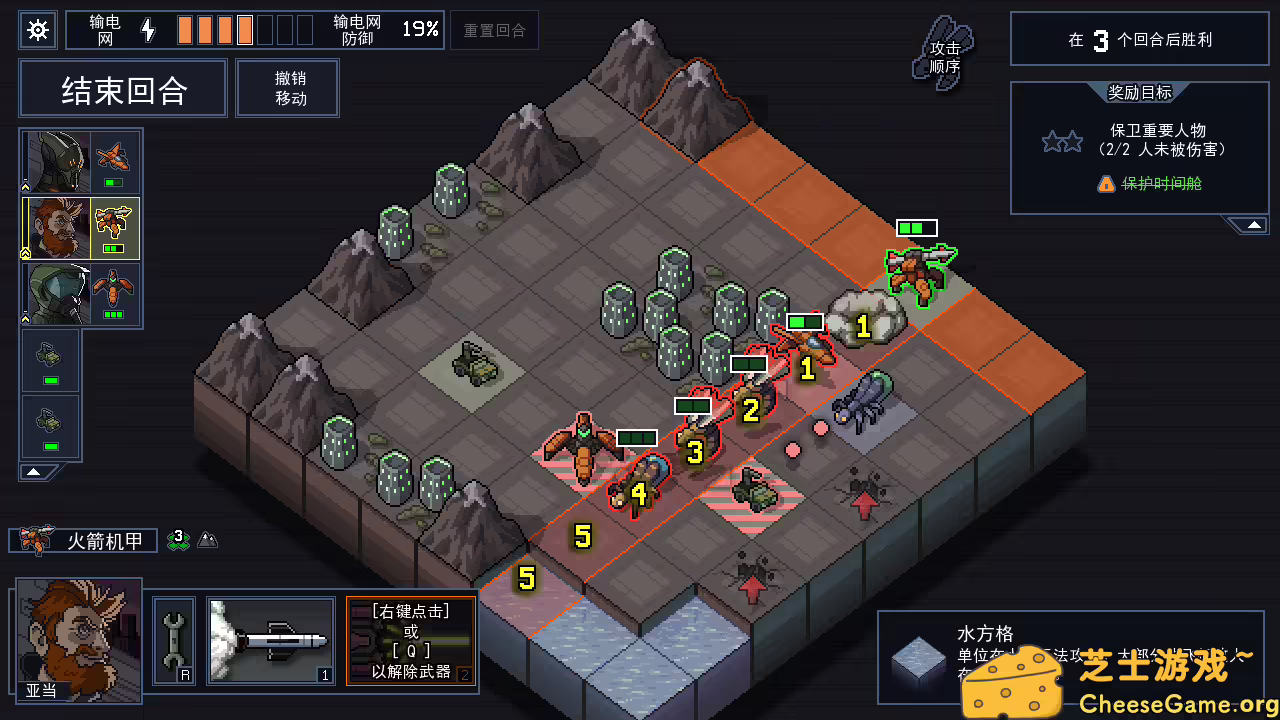Screen dimensions: 1280x720
Task: Open the settings gear icon
Action: click(x=38, y=30)
